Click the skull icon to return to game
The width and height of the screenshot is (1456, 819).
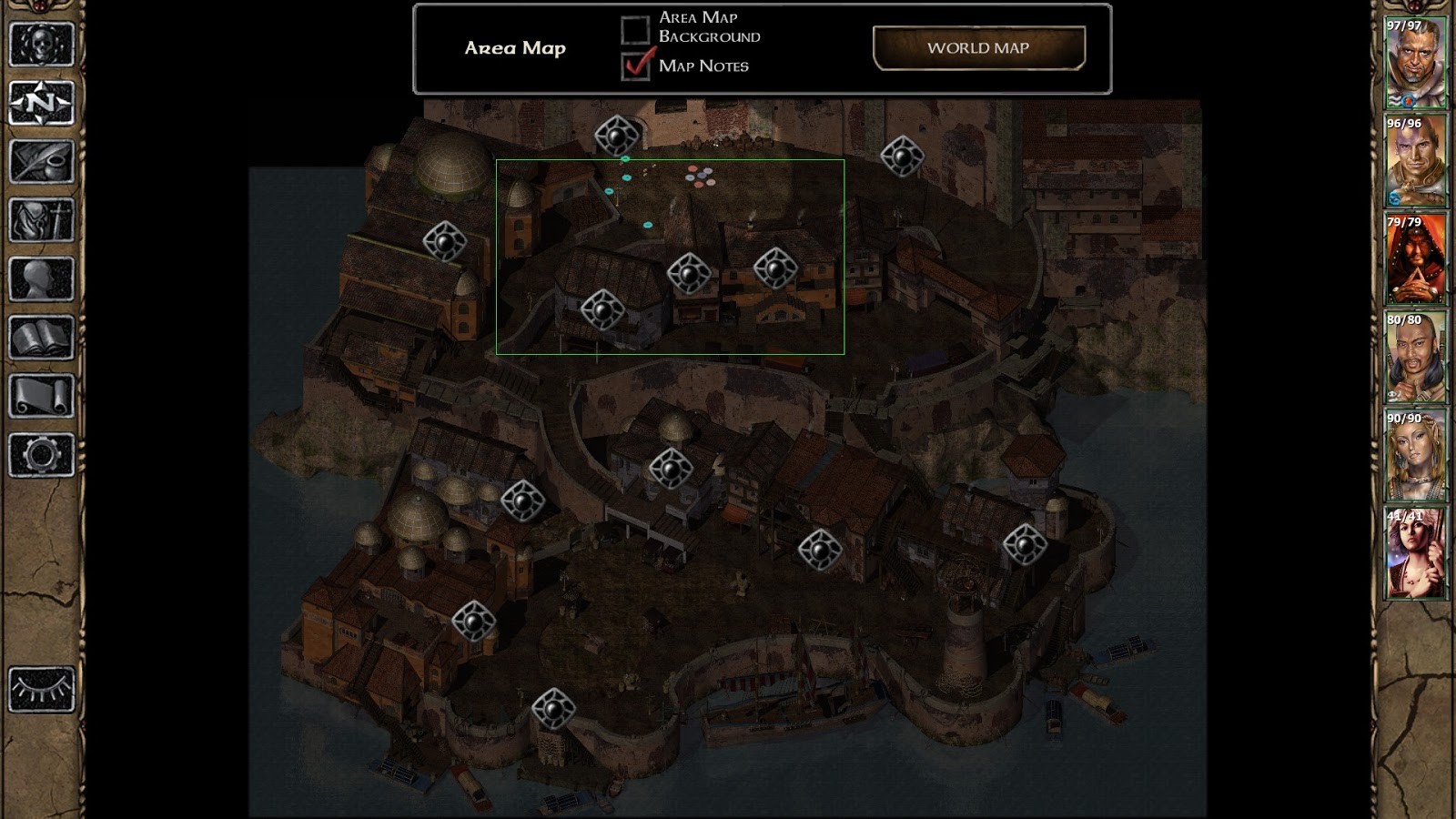(x=41, y=43)
